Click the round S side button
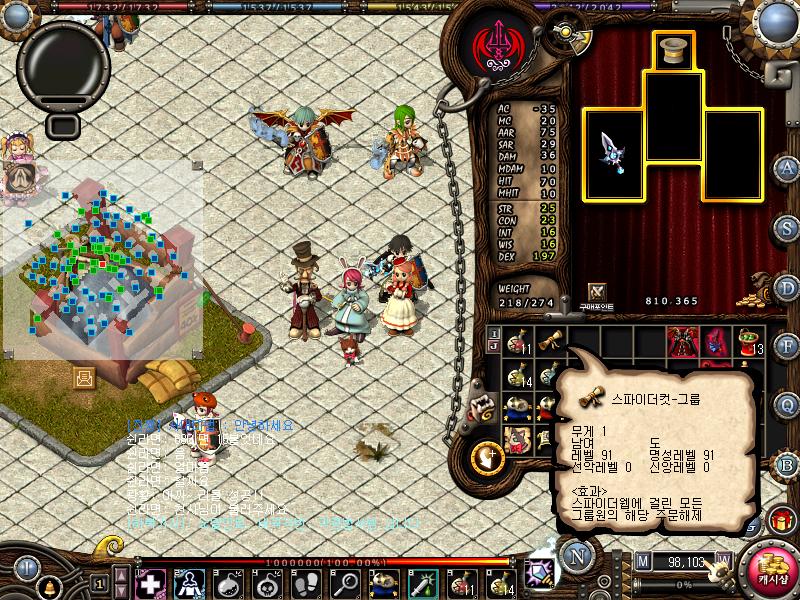The height and width of the screenshot is (600, 800). pyautogui.click(x=786, y=227)
